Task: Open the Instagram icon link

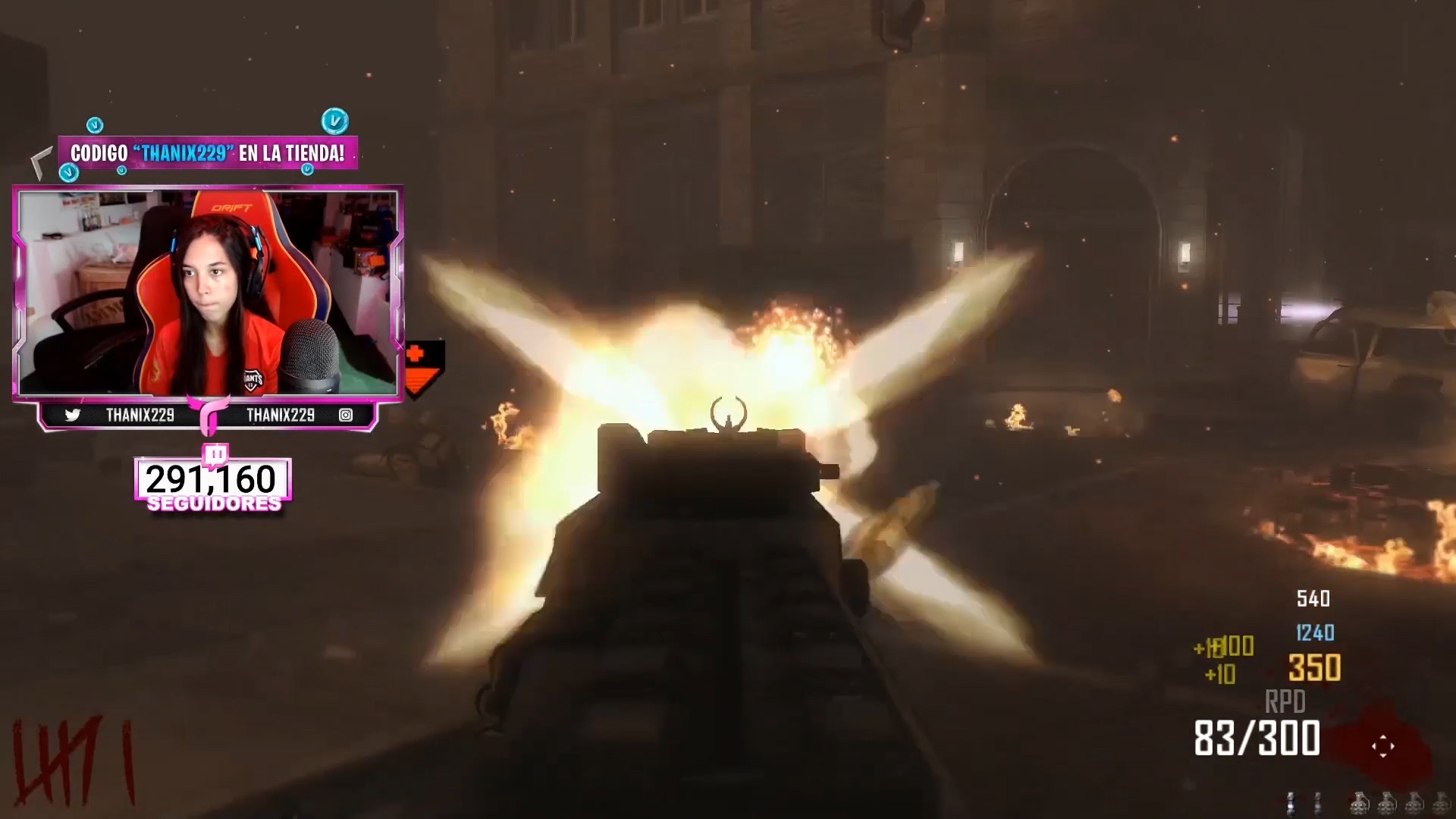Action: click(346, 415)
